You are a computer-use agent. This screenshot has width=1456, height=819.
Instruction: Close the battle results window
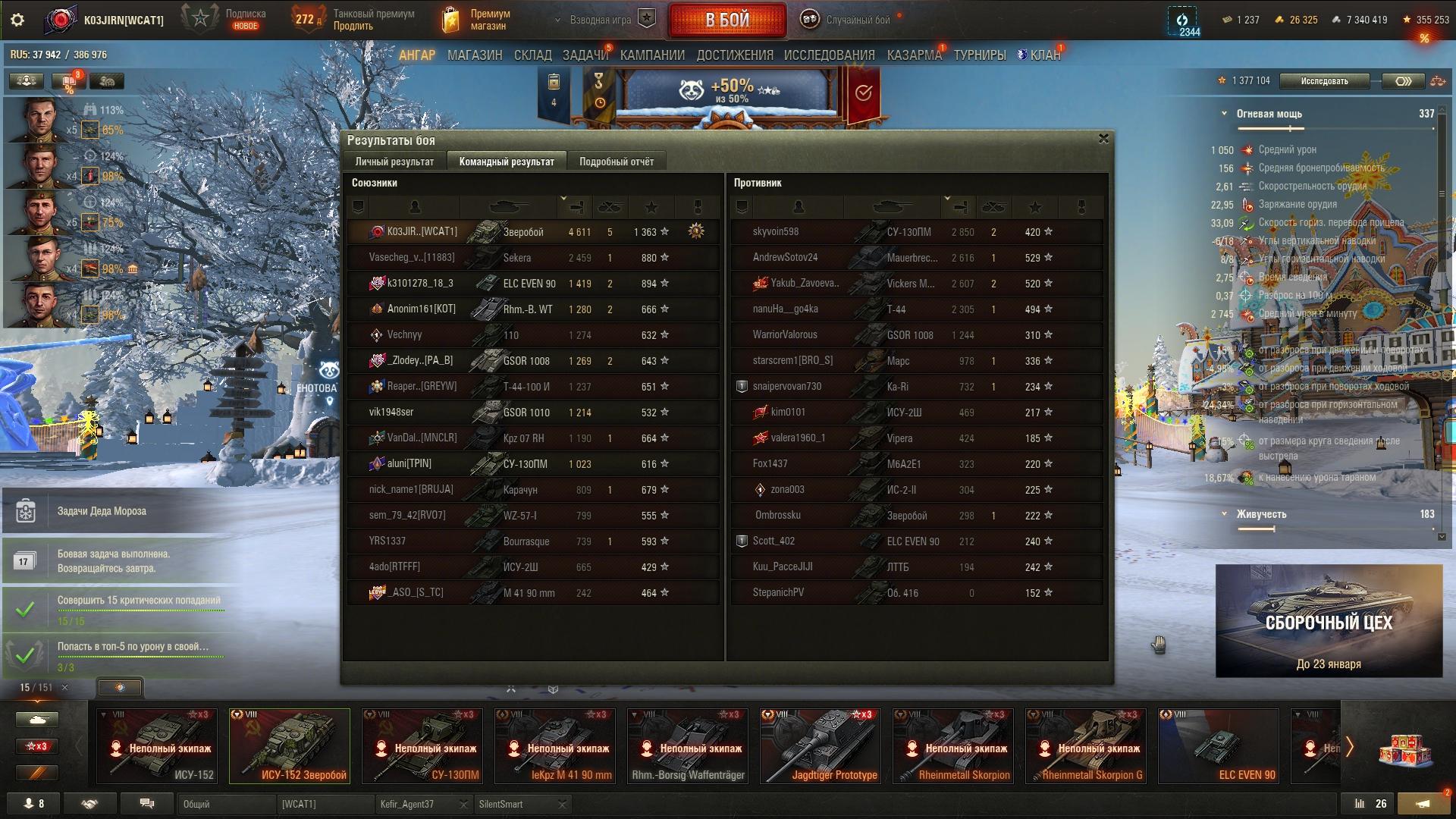[1103, 139]
